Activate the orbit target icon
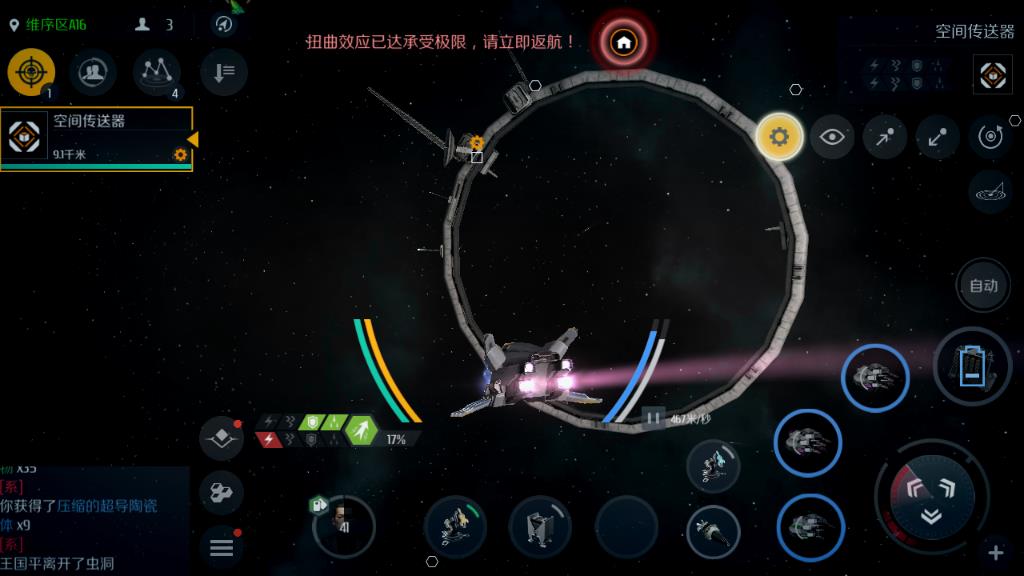This screenshot has width=1024, height=576. [x=990, y=137]
